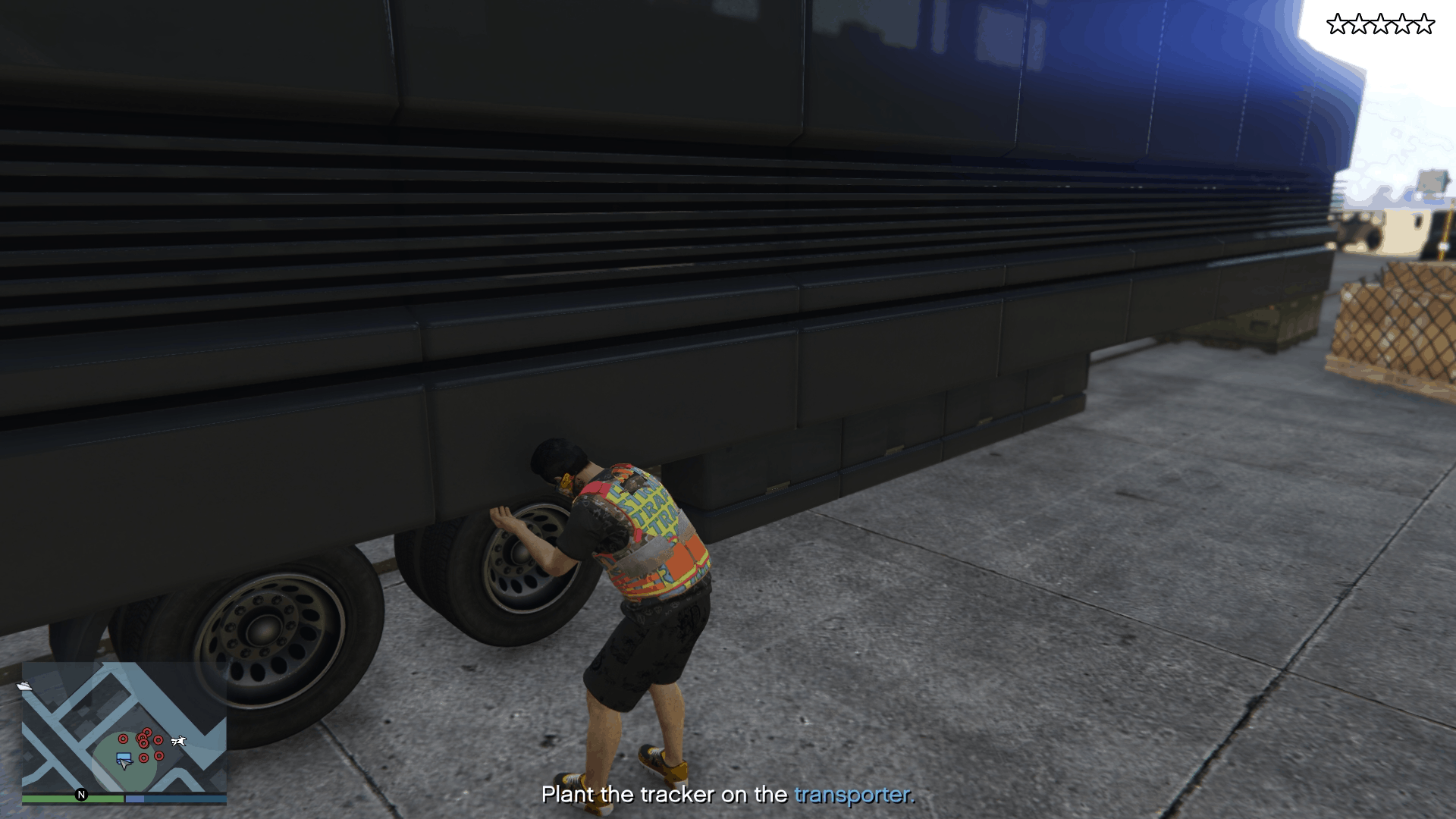Click the green health bar under the minimap
This screenshot has height=819, width=1456.
coord(68,799)
